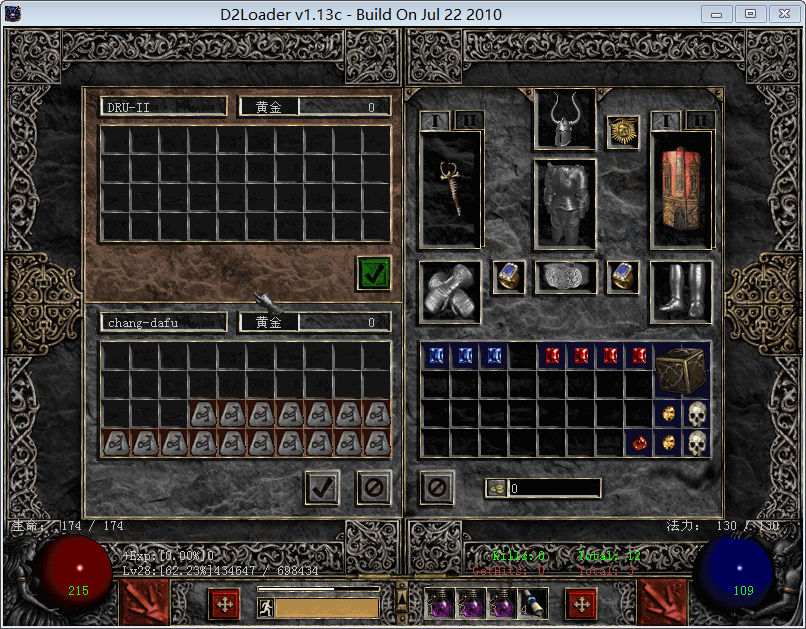Select the ring next to the gauntlets
Screen dimensions: 806x629
pos(509,278)
